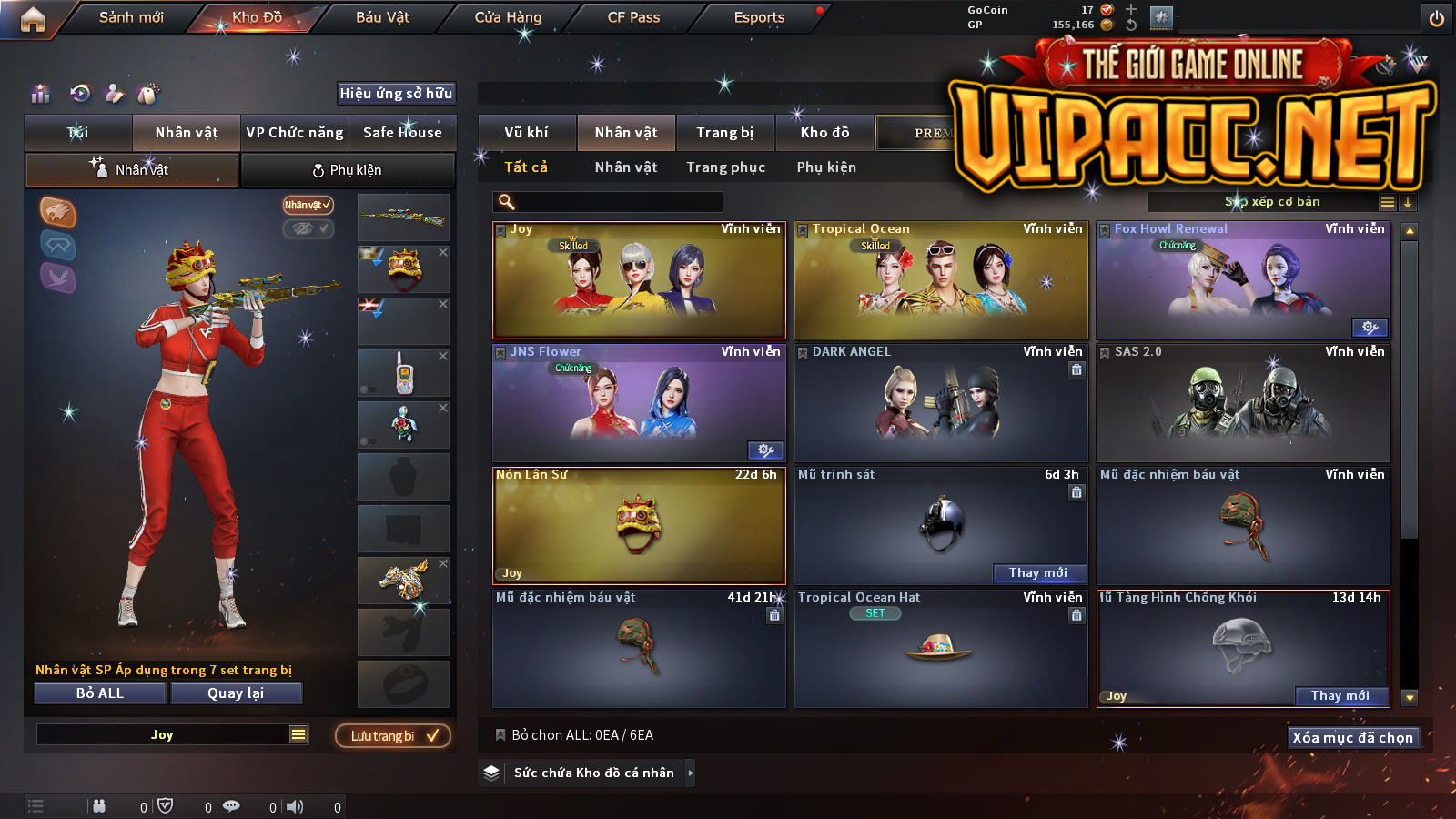
Task: Open the Cửa Hàng shop
Action: click(508, 17)
